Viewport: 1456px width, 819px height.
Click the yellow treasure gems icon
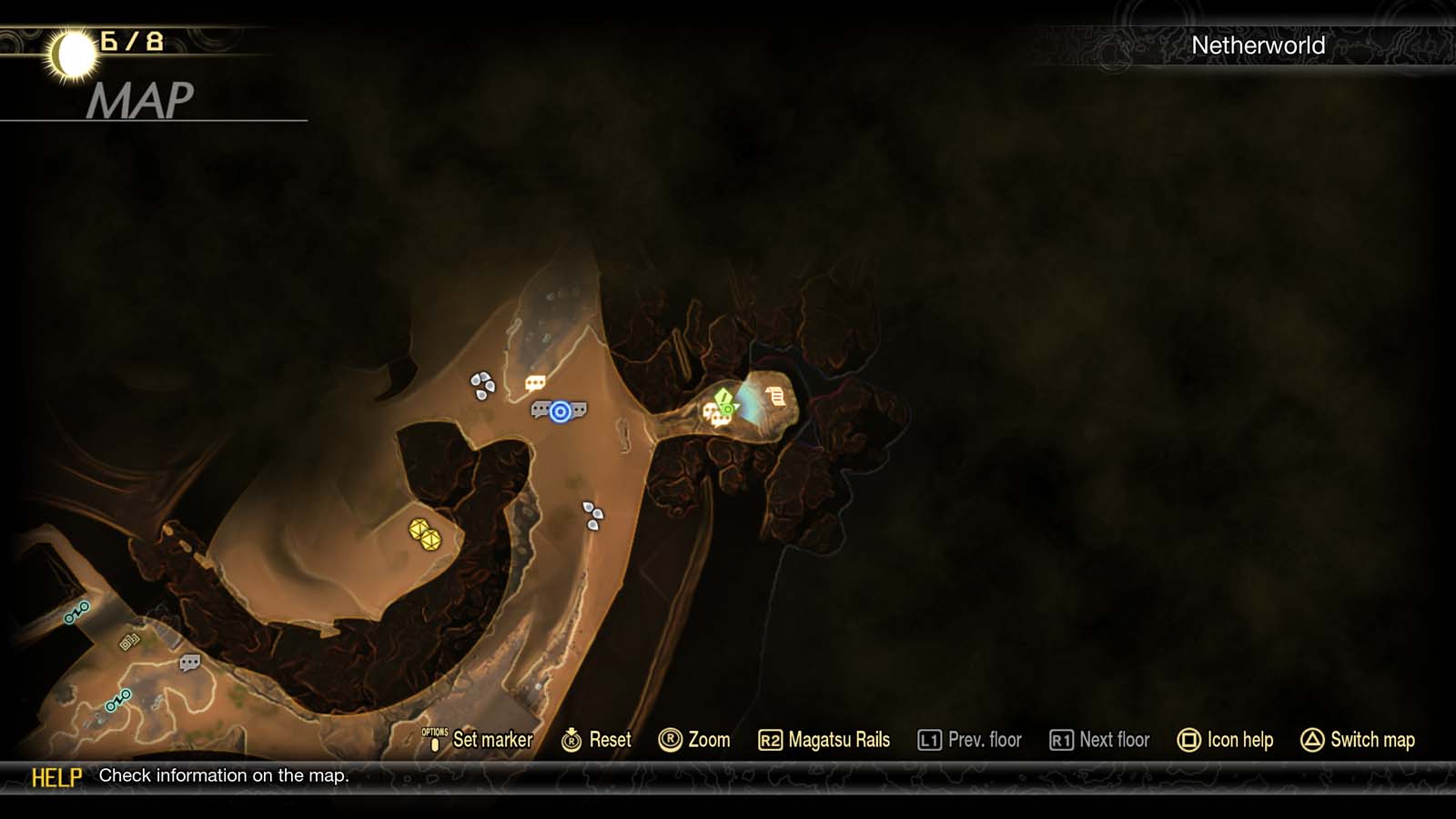click(x=426, y=535)
